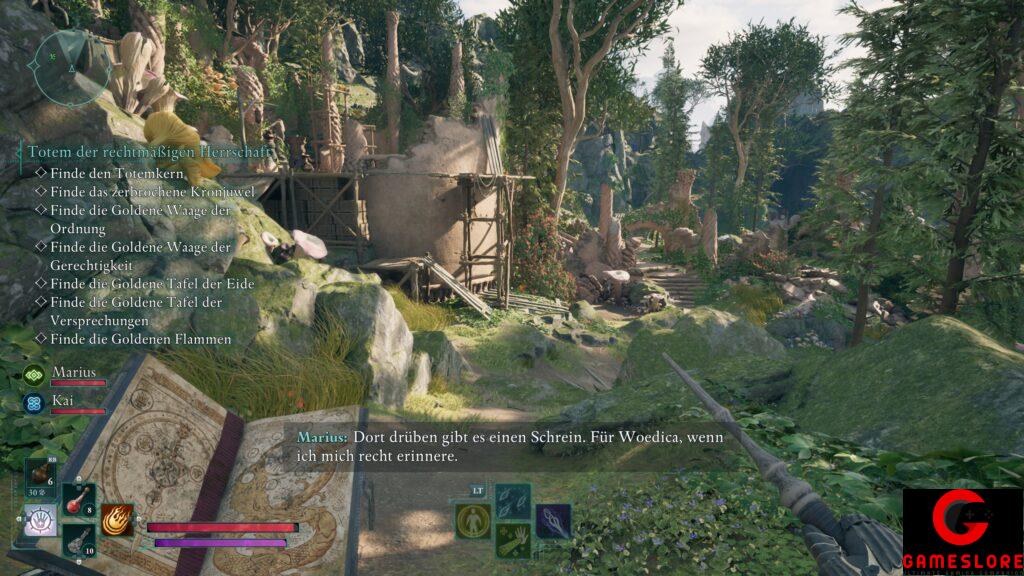The image size is (1024, 576).
Task: Activate the white glowing hand ability
Action: coord(41,519)
